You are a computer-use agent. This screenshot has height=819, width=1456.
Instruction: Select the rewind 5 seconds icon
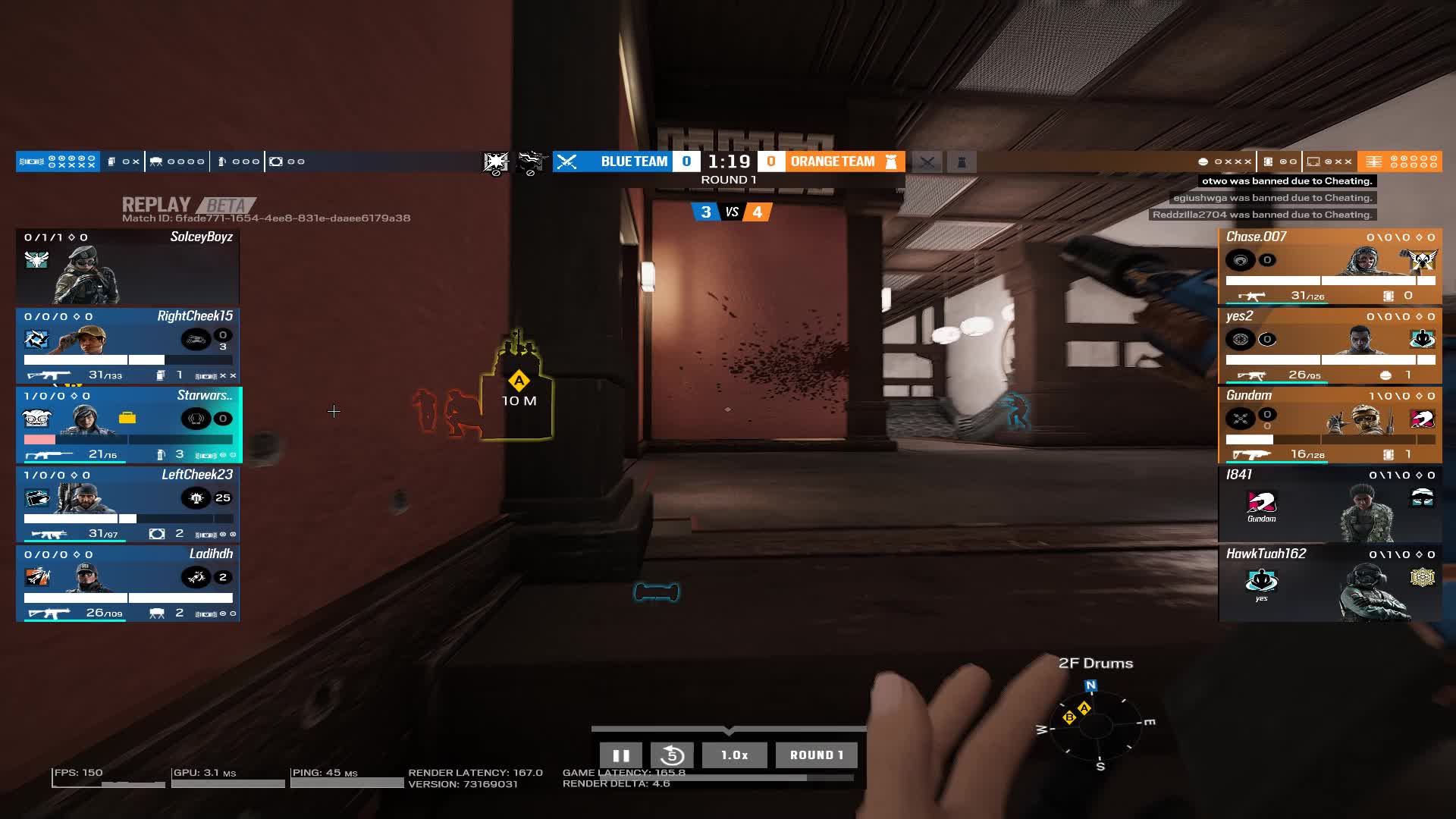click(x=672, y=755)
